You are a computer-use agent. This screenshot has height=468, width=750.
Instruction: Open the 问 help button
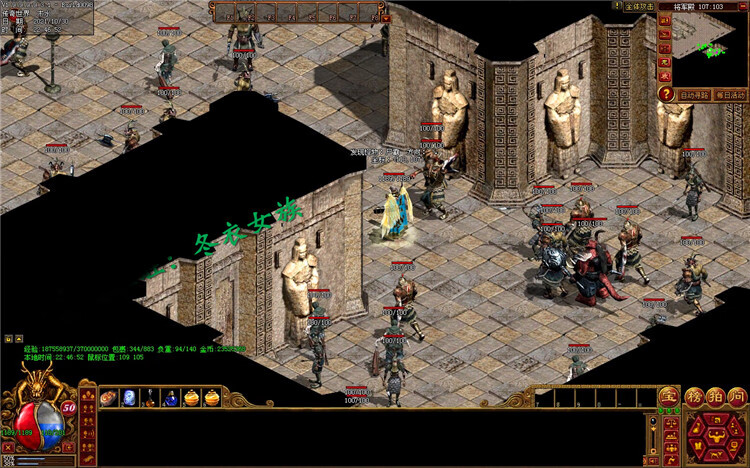tap(737, 397)
